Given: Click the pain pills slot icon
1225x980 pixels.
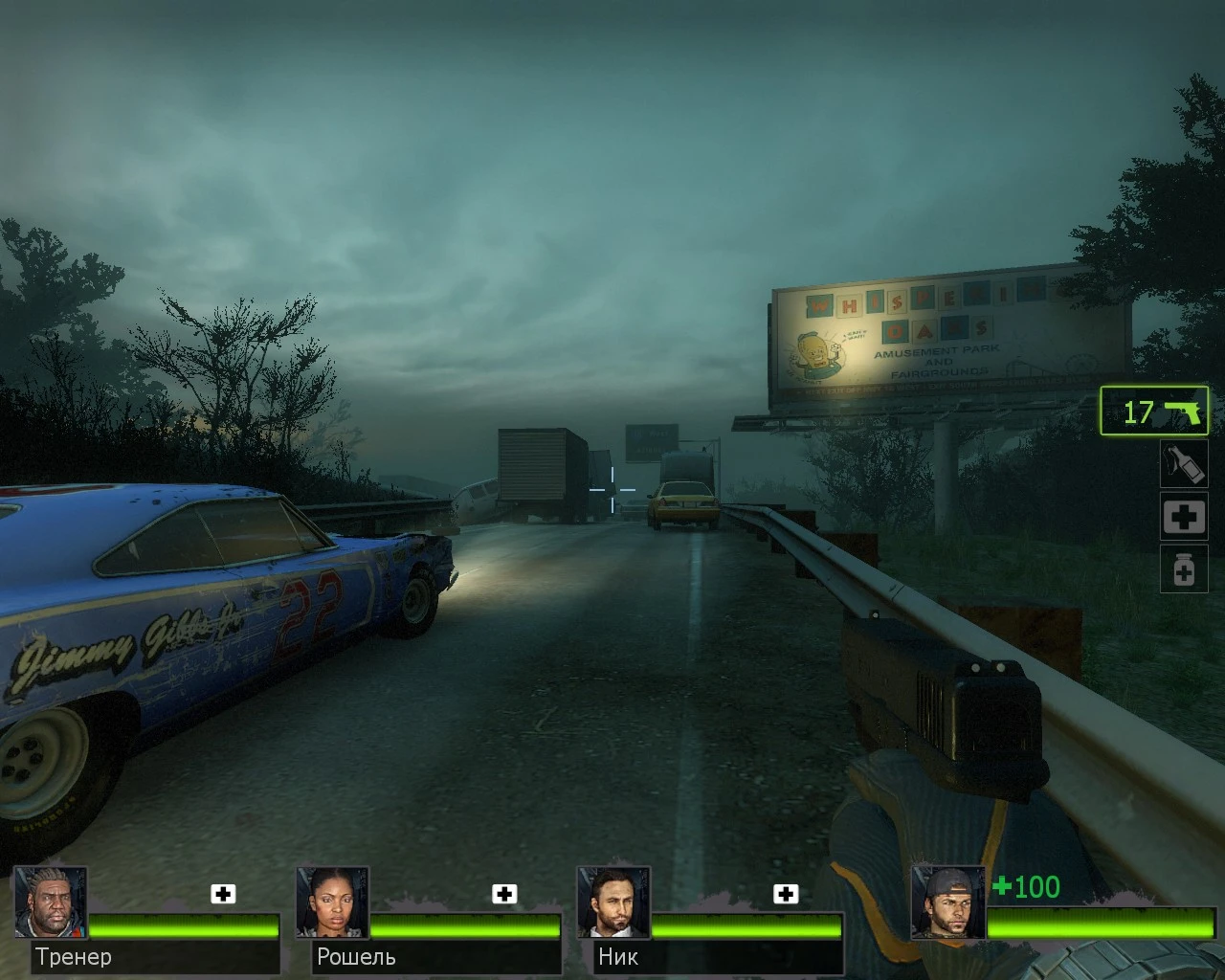Looking at the screenshot, I should coord(1184,569).
